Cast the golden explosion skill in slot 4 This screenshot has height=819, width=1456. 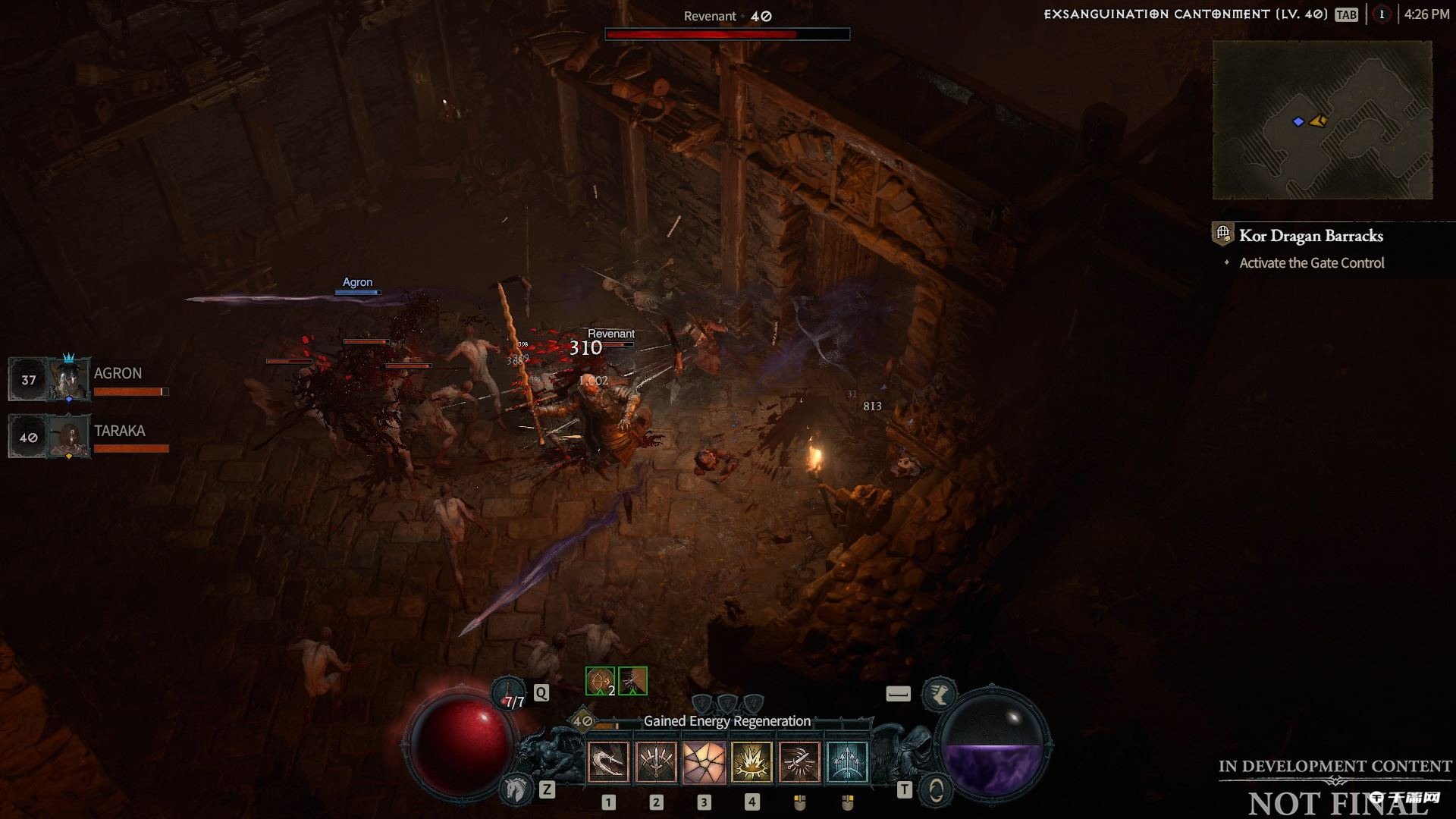coord(752,761)
